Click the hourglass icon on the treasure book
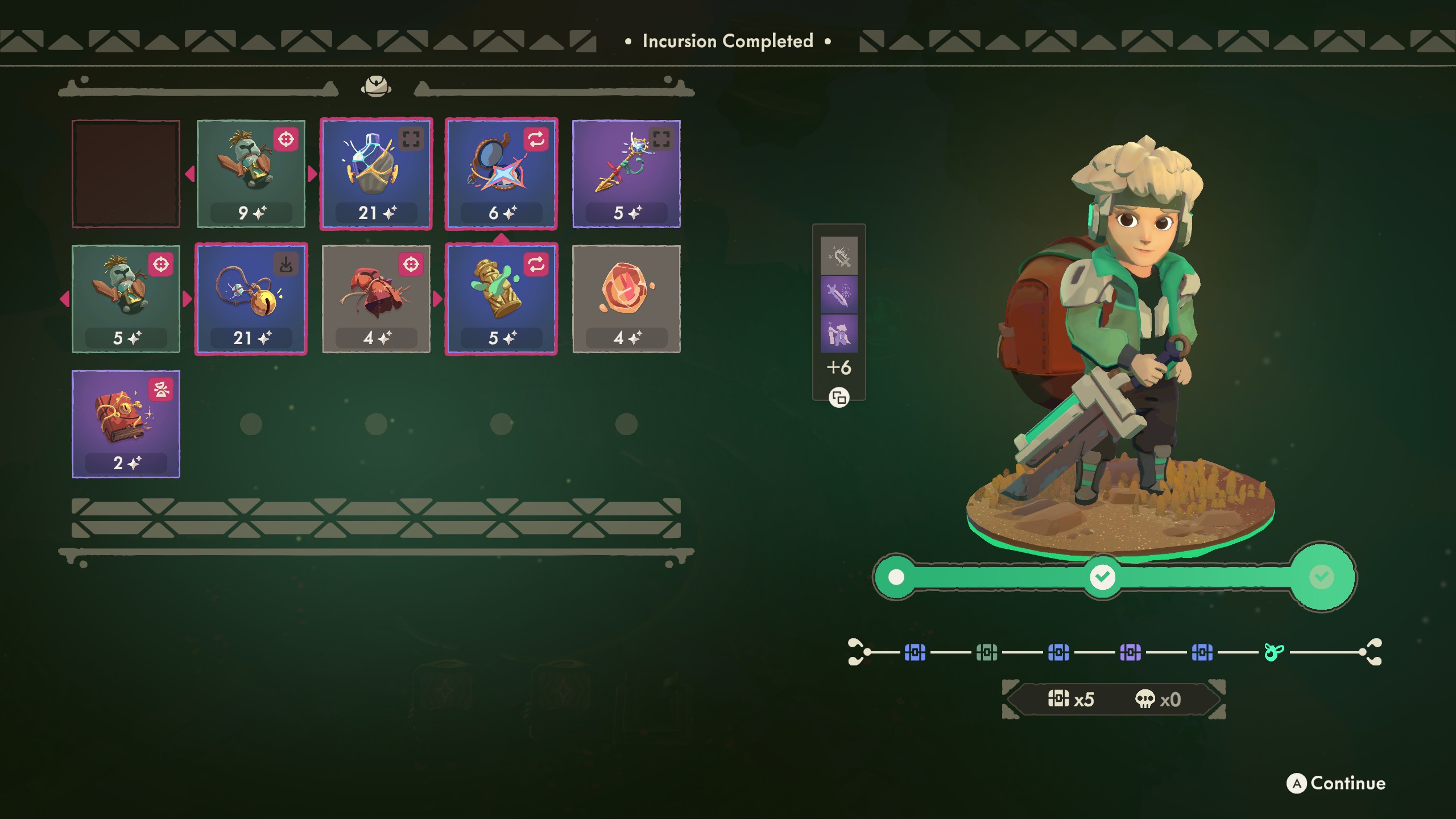This screenshot has height=819, width=1456. pyautogui.click(x=162, y=390)
